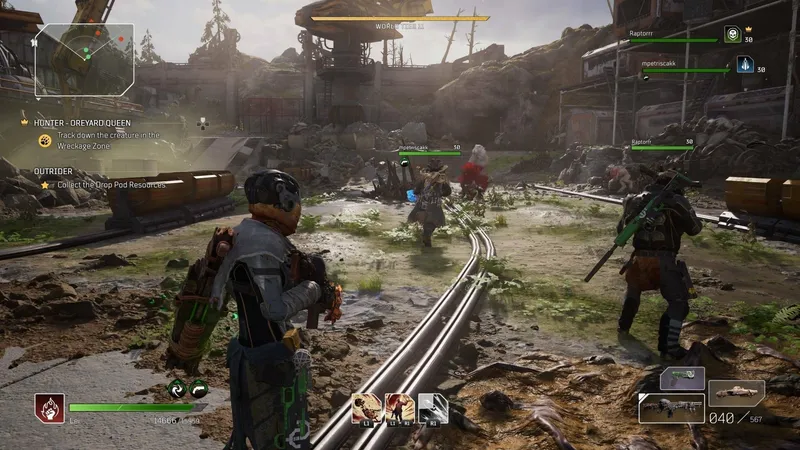The image size is (800, 450).
Task: Click mpetriscakk's blue class icon
Action: point(744,64)
